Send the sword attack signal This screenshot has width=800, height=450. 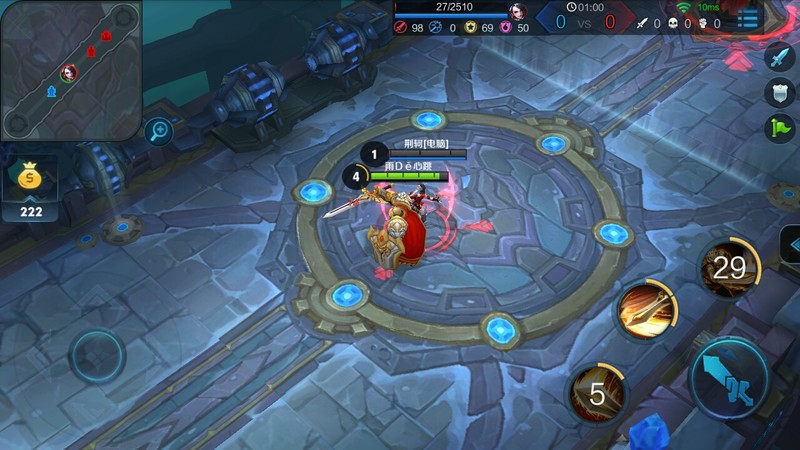coord(778,58)
